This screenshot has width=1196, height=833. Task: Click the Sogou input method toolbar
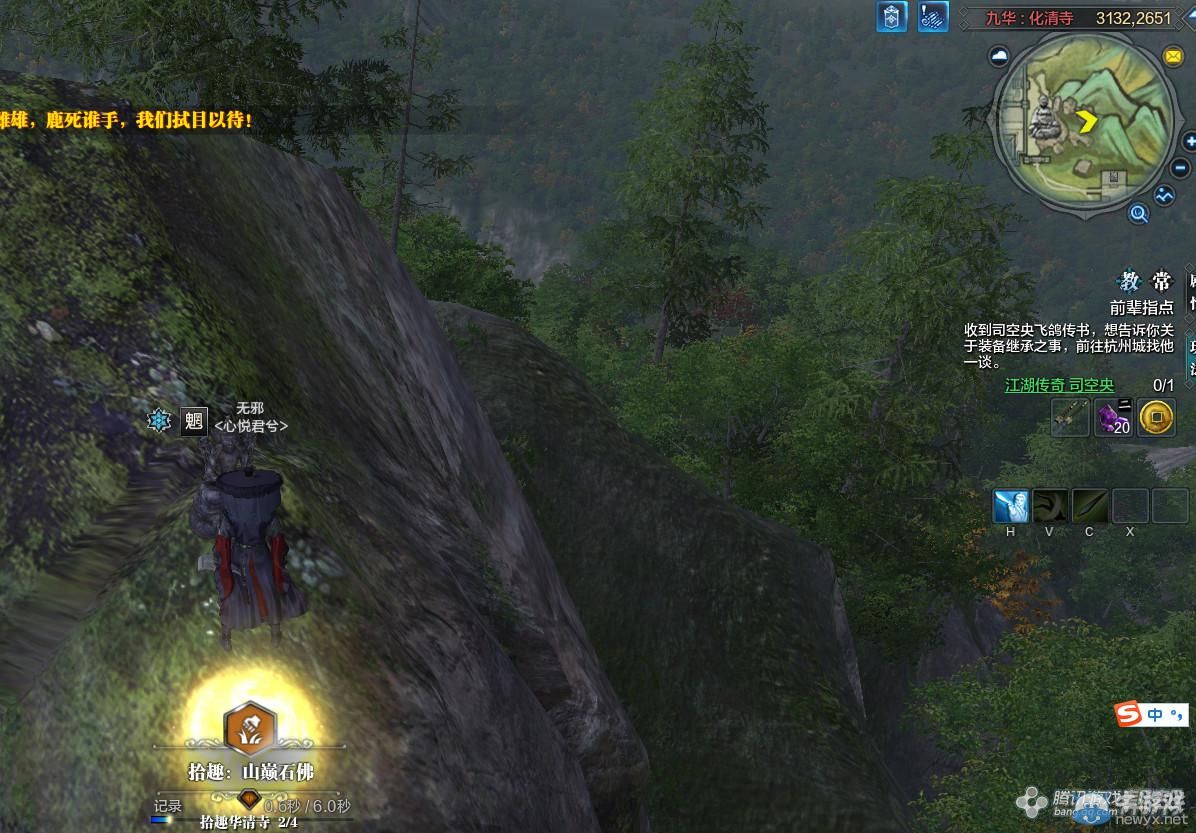pos(1150,714)
